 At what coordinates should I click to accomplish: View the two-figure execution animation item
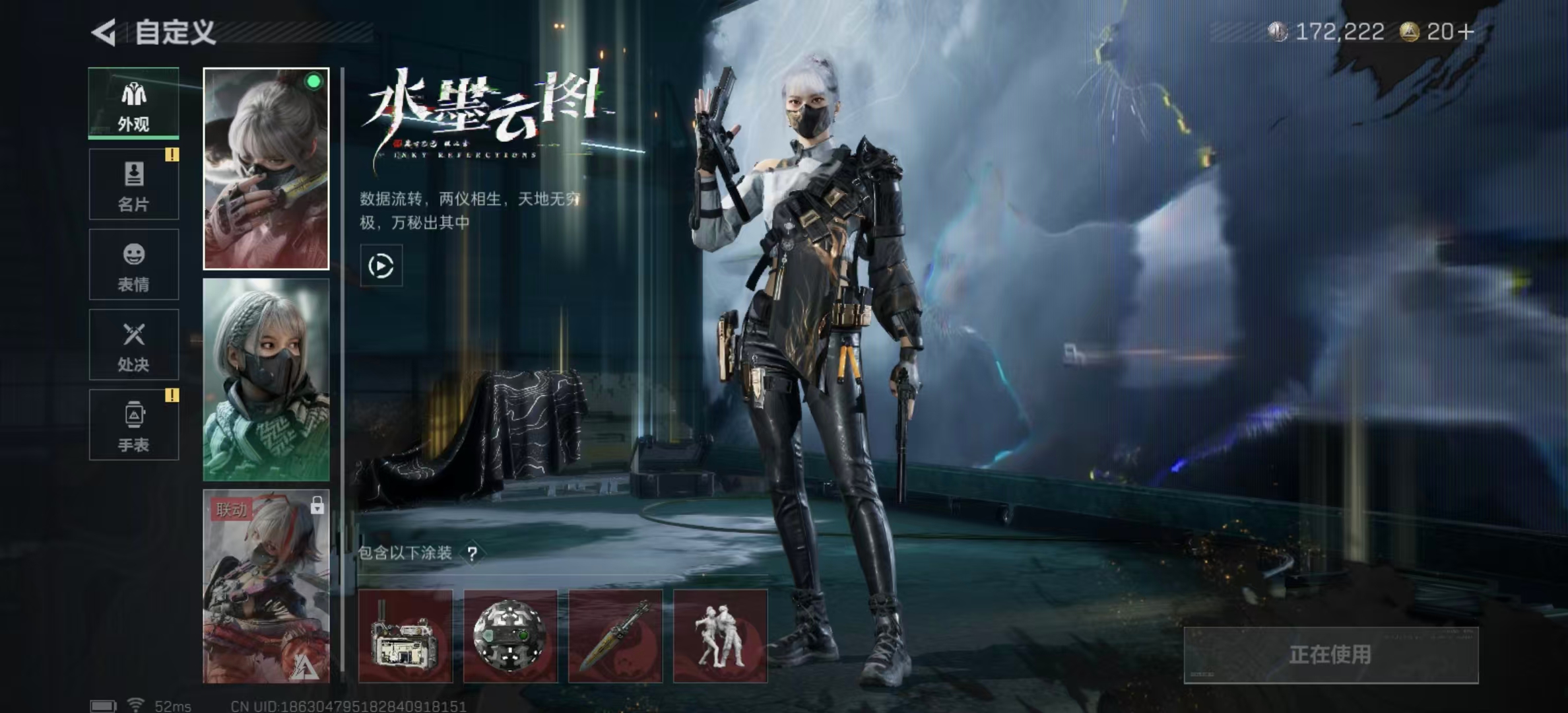click(720, 636)
